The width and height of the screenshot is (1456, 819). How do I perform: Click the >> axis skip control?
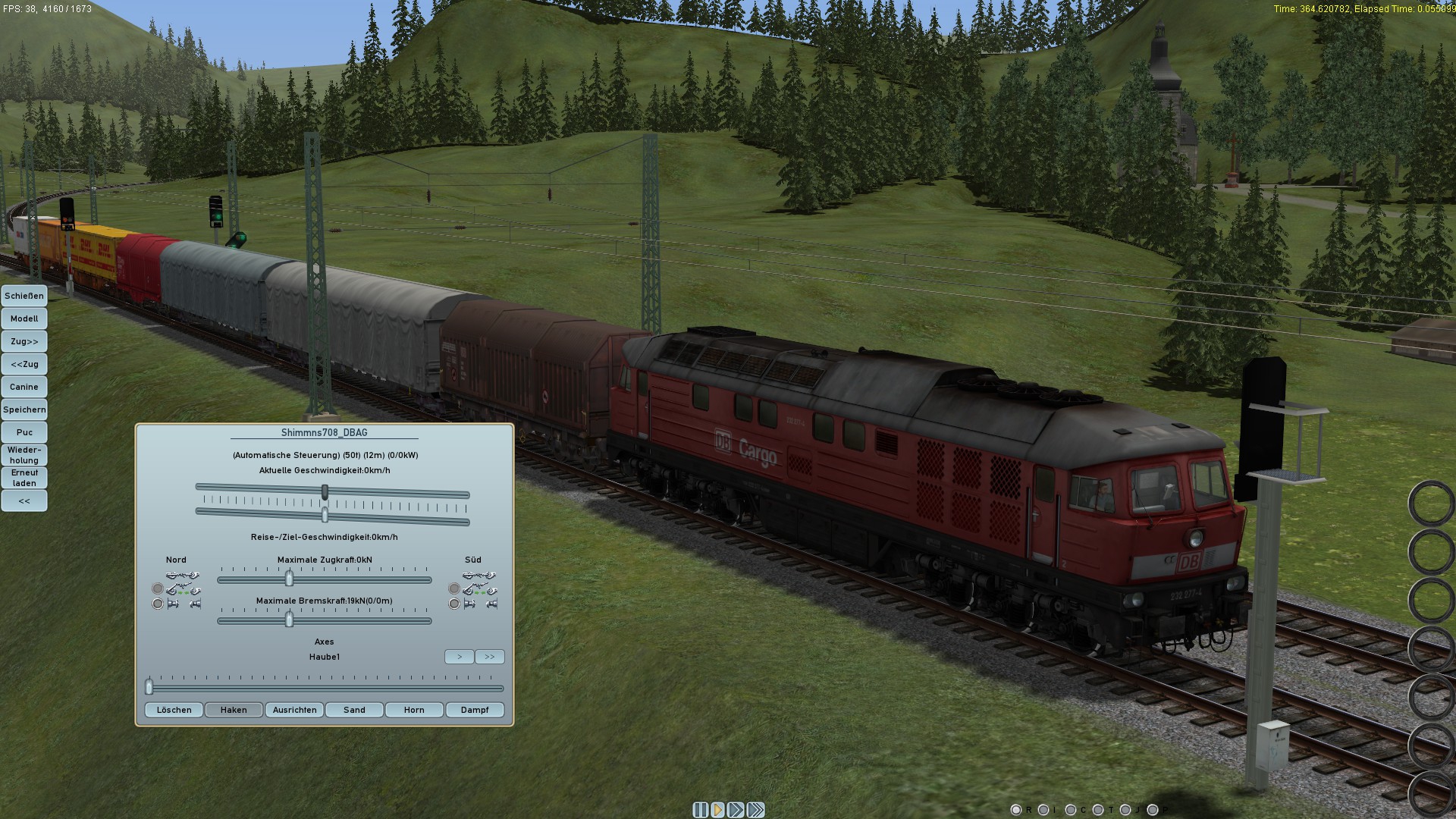pyautogui.click(x=489, y=657)
